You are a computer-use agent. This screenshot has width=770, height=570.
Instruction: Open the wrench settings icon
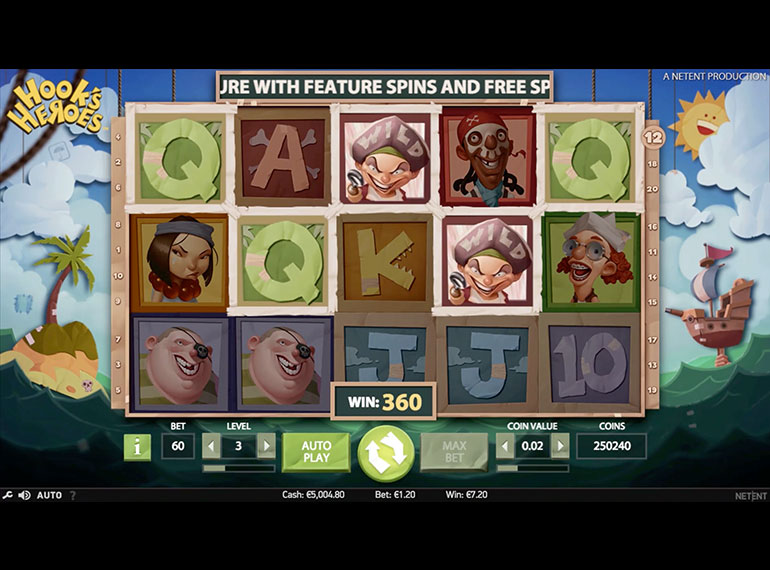8,495
